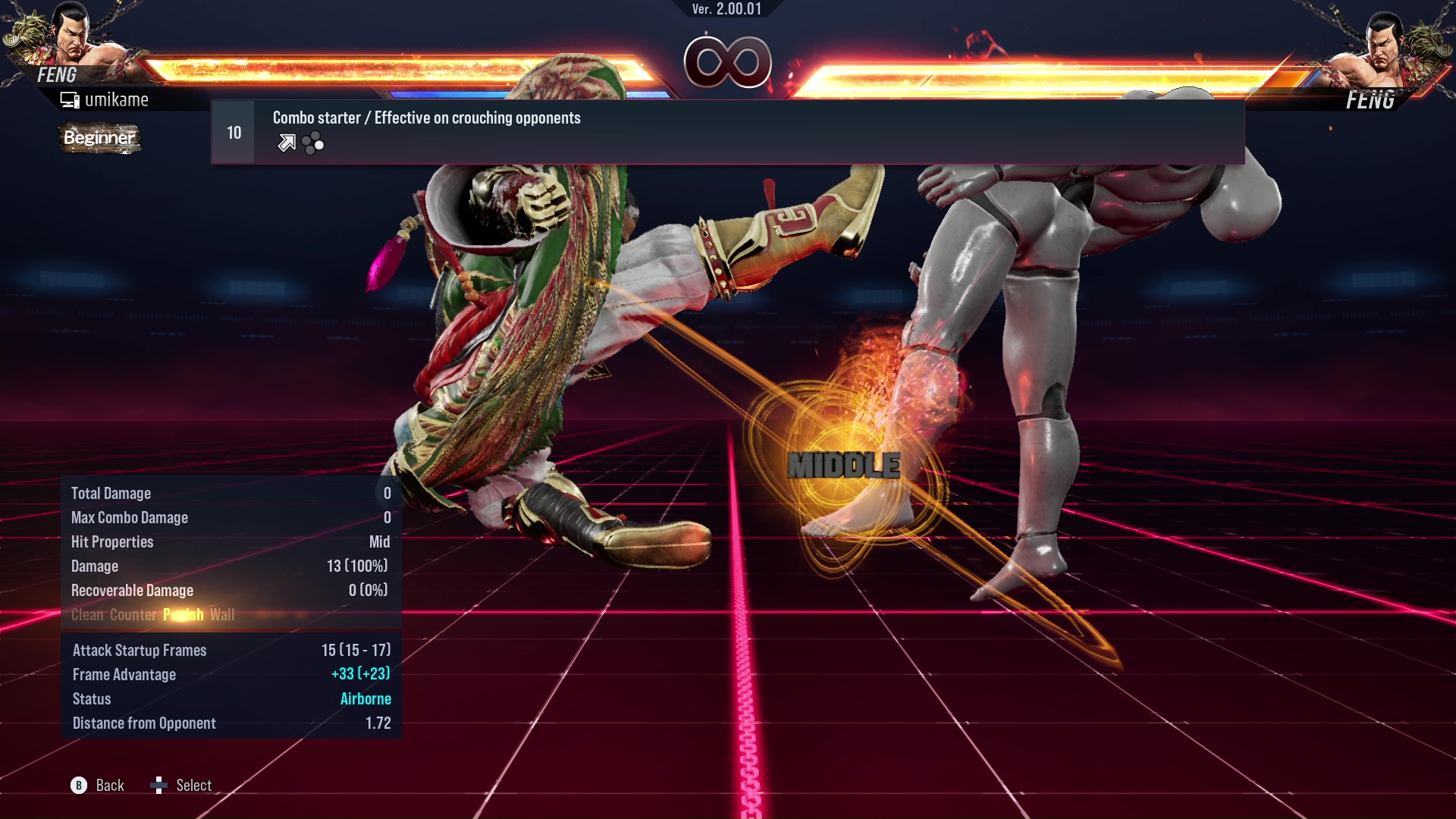Click the d-pad Select icon
This screenshot has width=1456, height=819.
(x=160, y=785)
